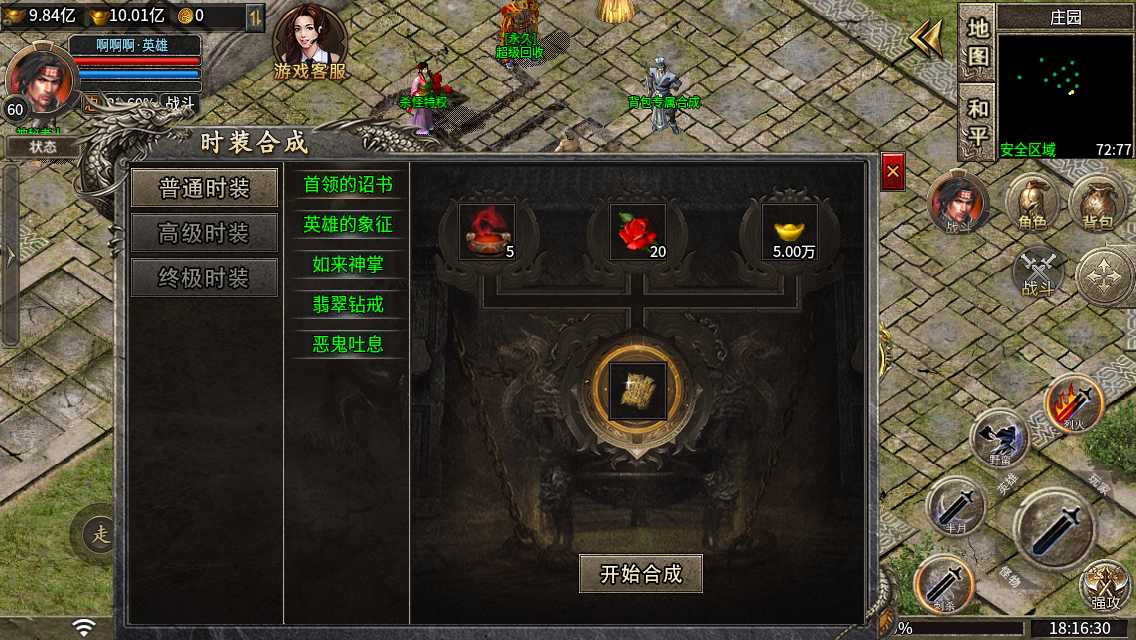Choose 首领的诏书 from the recipe list
1136x640 pixels.
[x=348, y=185]
